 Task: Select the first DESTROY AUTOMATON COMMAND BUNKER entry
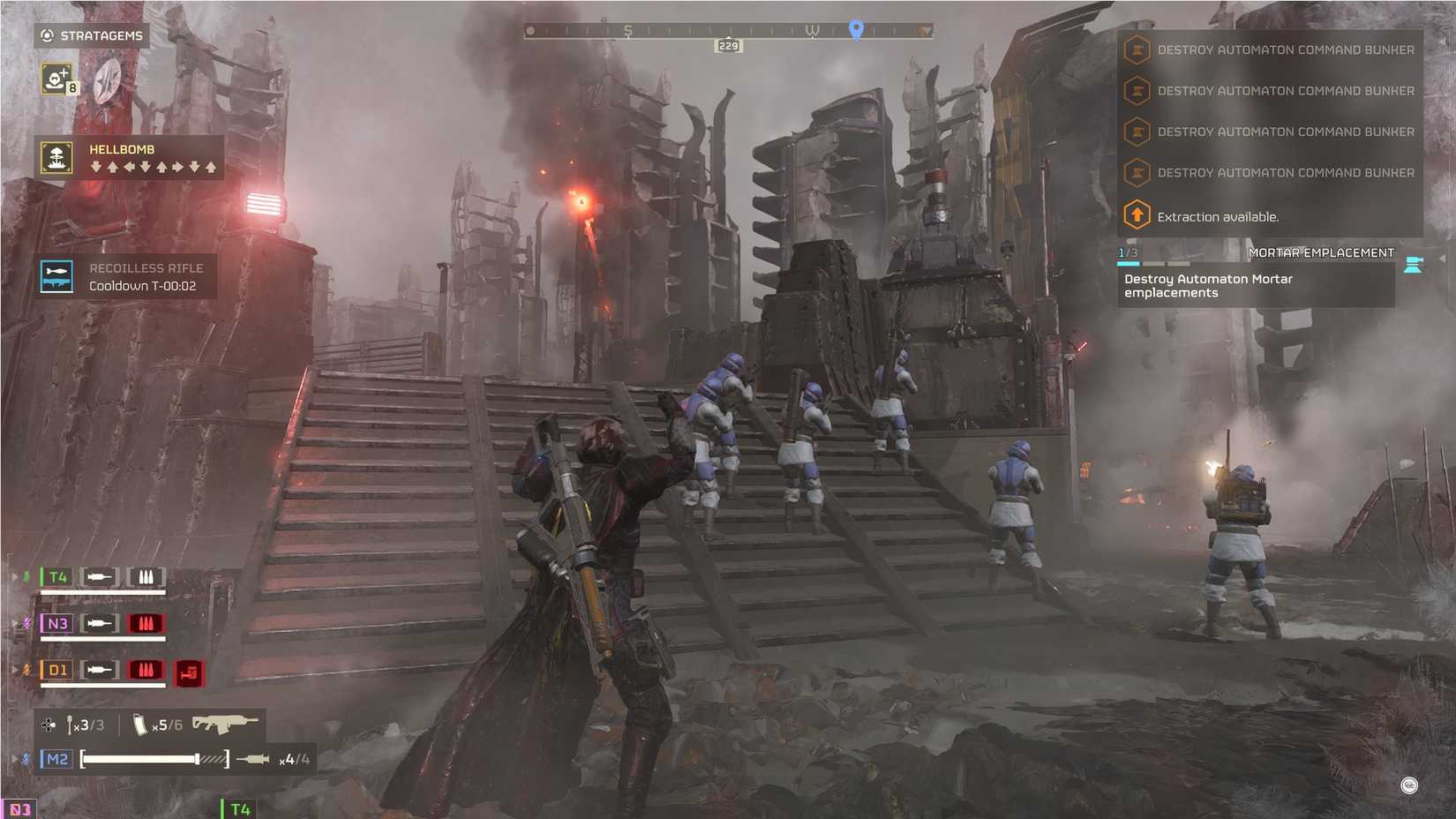point(1287,49)
